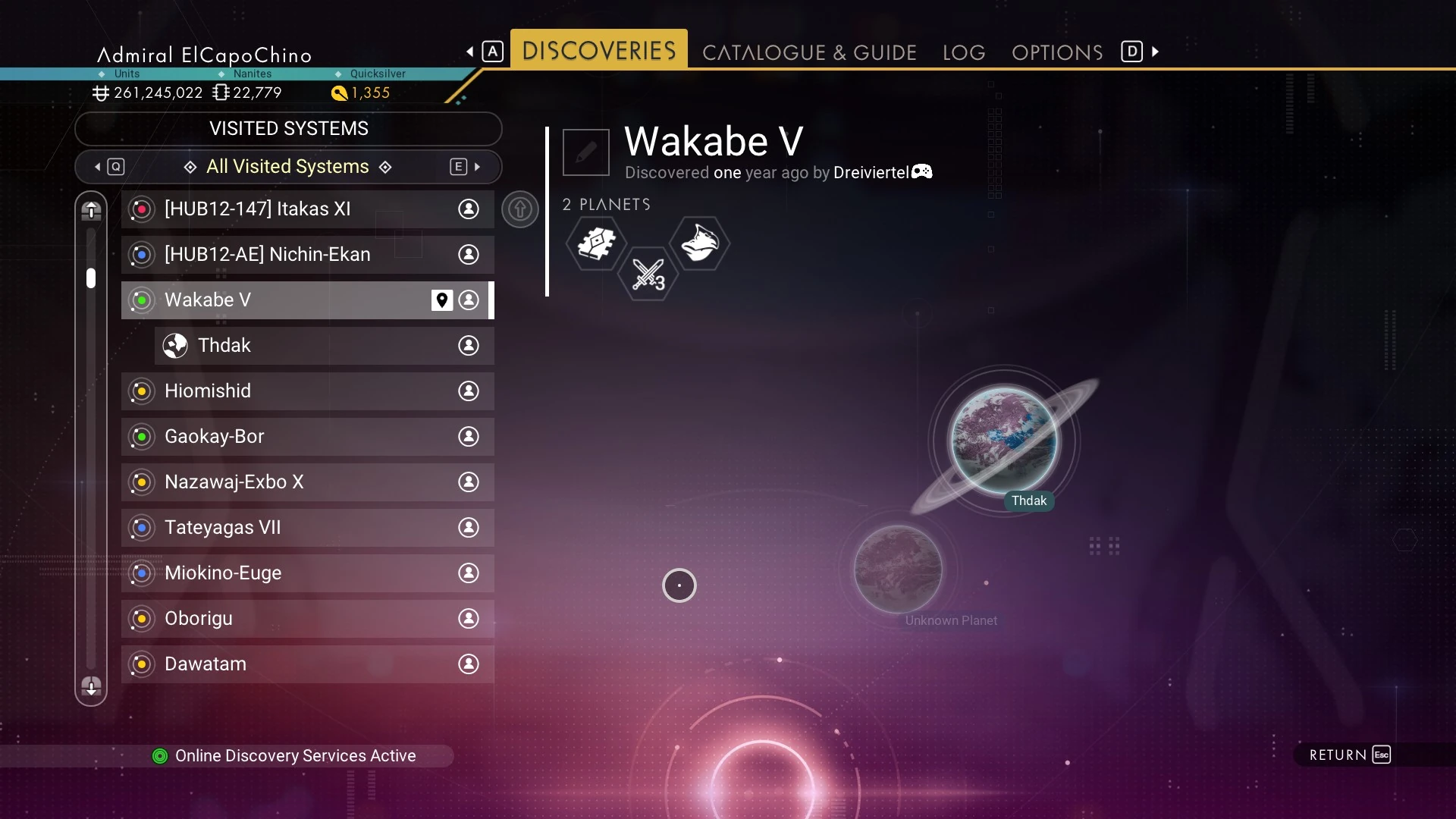The width and height of the screenshot is (1456, 819).
Task: Select the Discoveries tab
Action: click(x=599, y=51)
